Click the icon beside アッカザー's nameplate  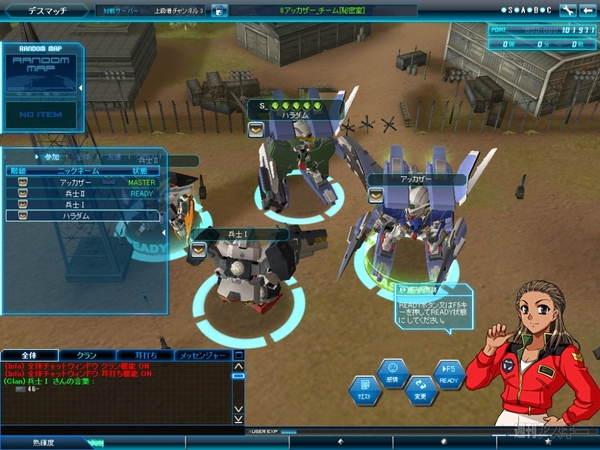coord(376,195)
